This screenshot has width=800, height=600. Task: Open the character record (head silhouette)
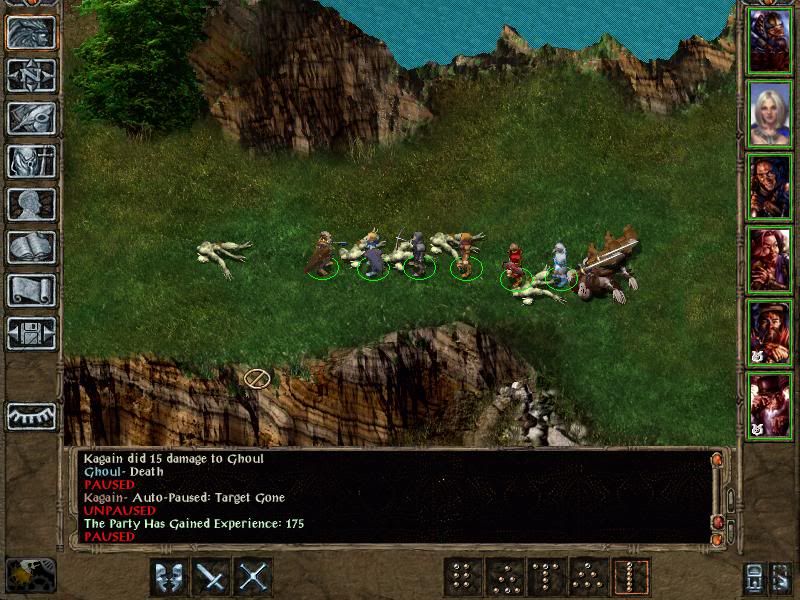[x=31, y=204]
